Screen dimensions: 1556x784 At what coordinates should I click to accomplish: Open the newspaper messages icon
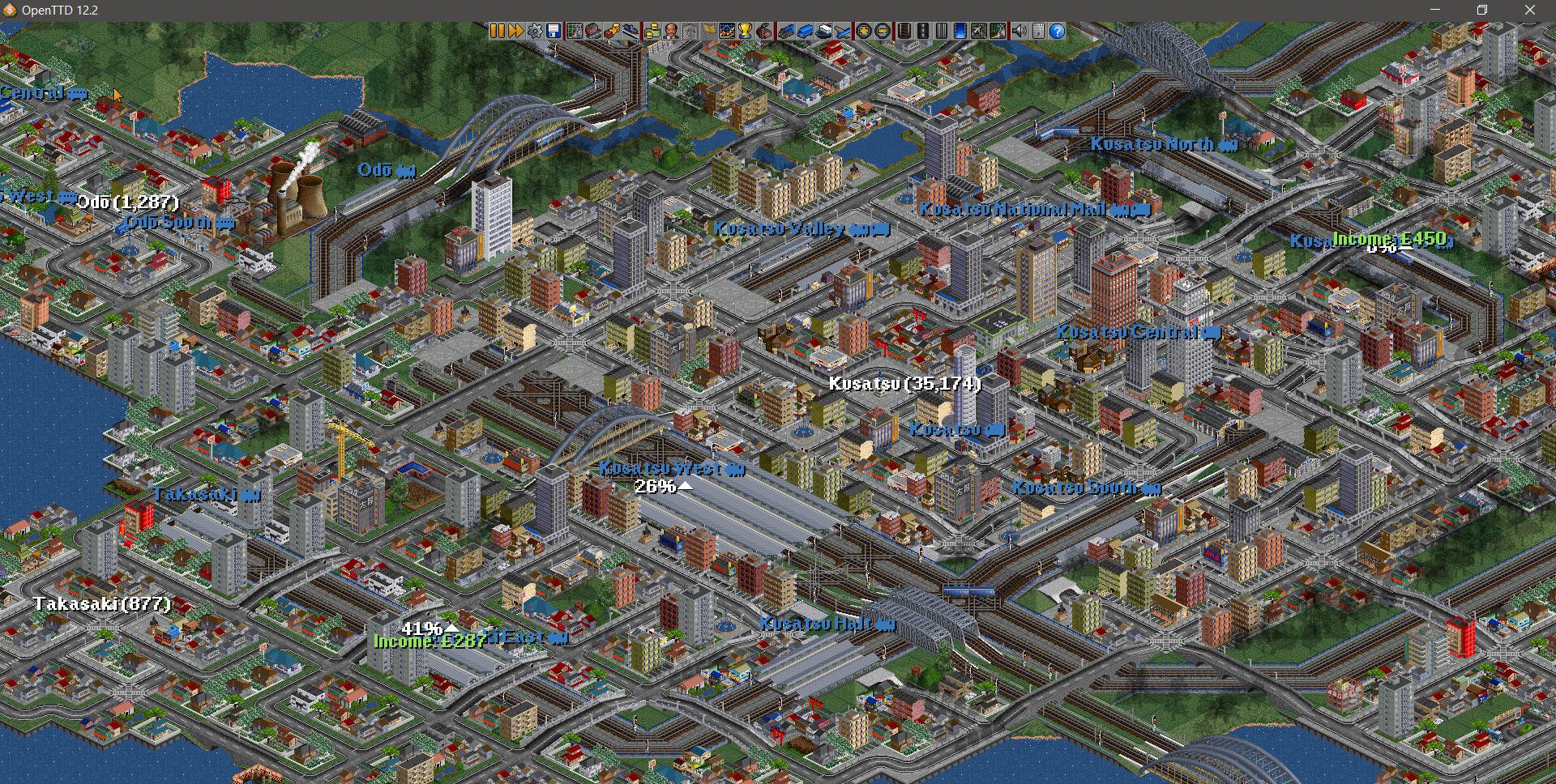pyautogui.click(x=1037, y=31)
